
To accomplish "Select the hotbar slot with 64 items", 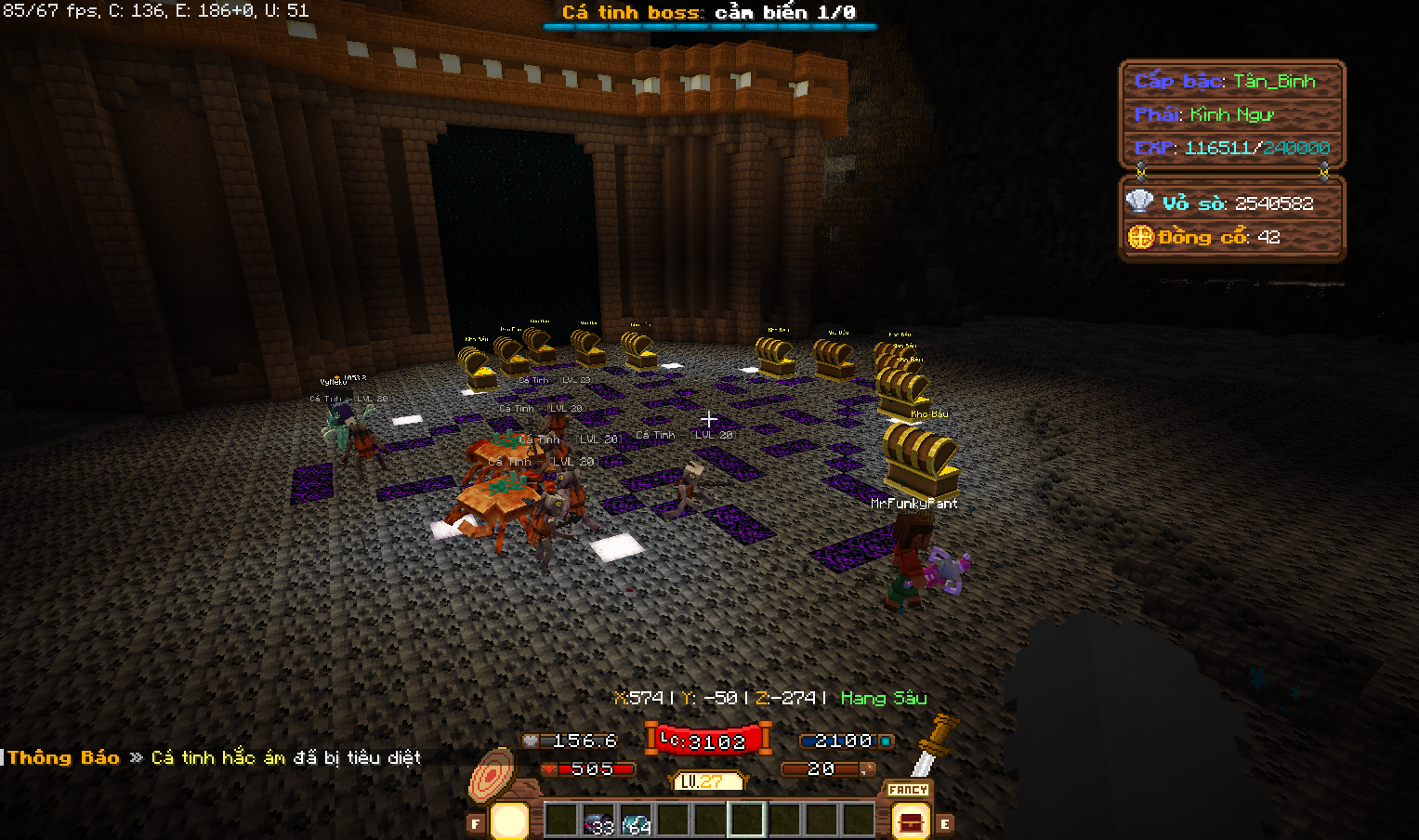I will click(x=636, y=821).
